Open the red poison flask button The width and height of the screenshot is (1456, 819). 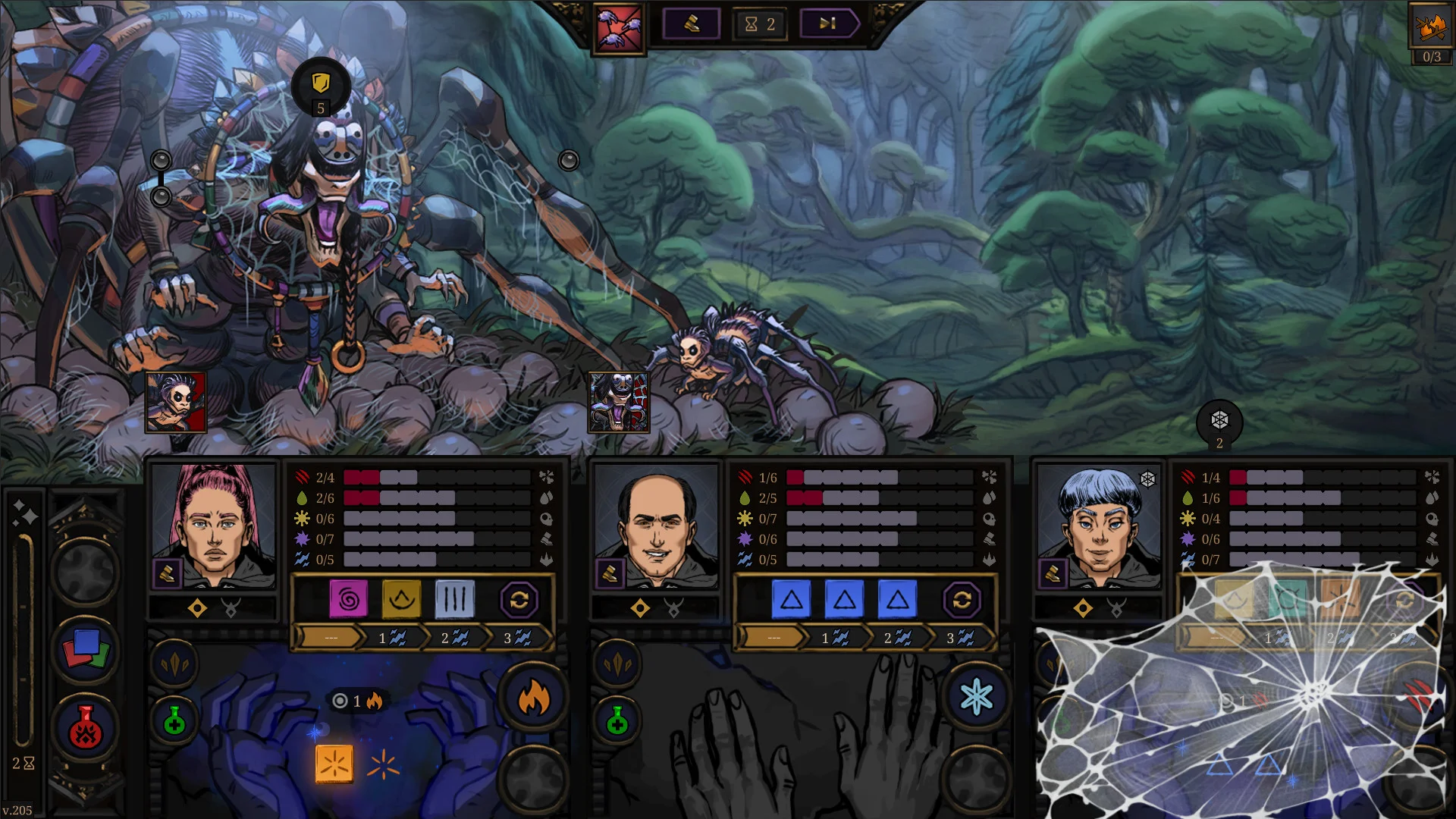(85, 729)
